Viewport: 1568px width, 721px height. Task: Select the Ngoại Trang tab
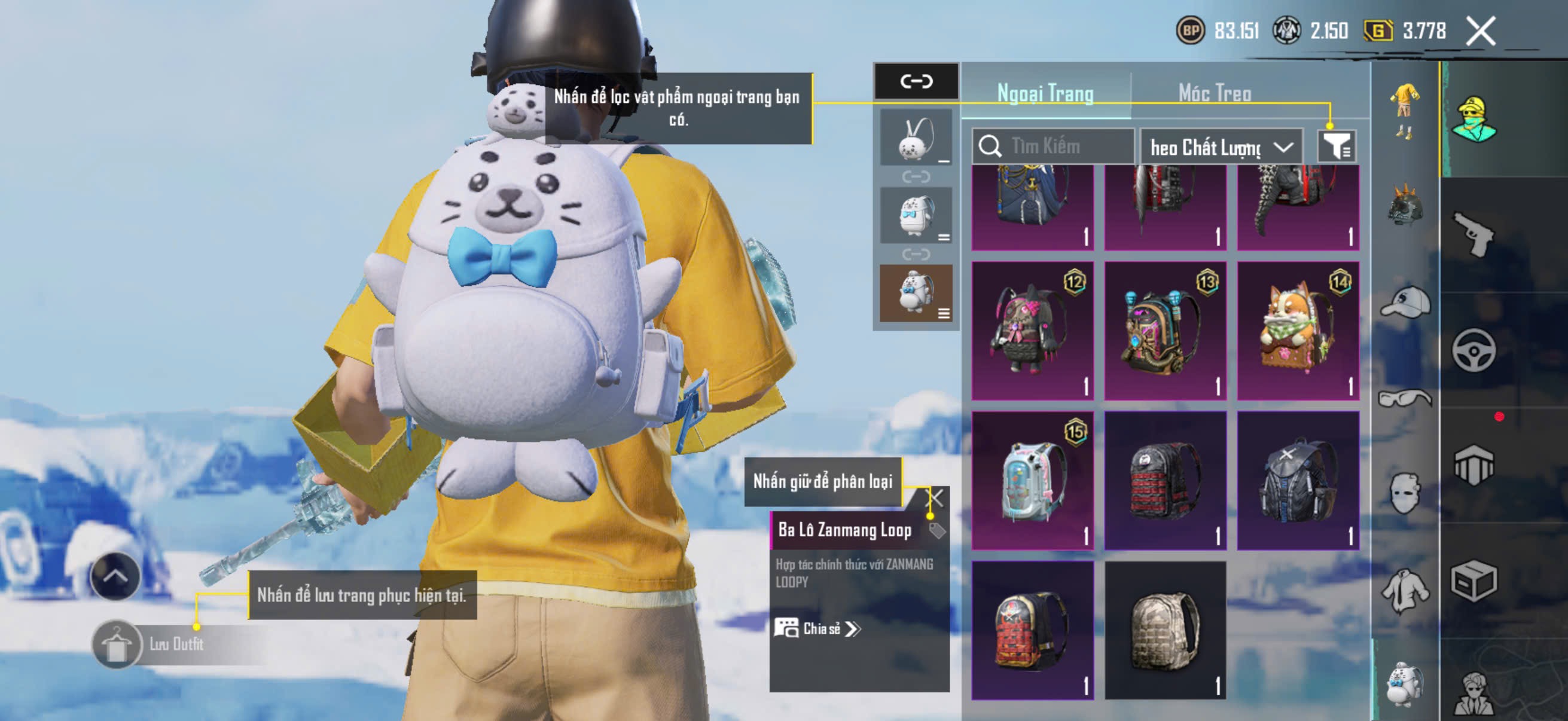click(x=1045, y=93)
